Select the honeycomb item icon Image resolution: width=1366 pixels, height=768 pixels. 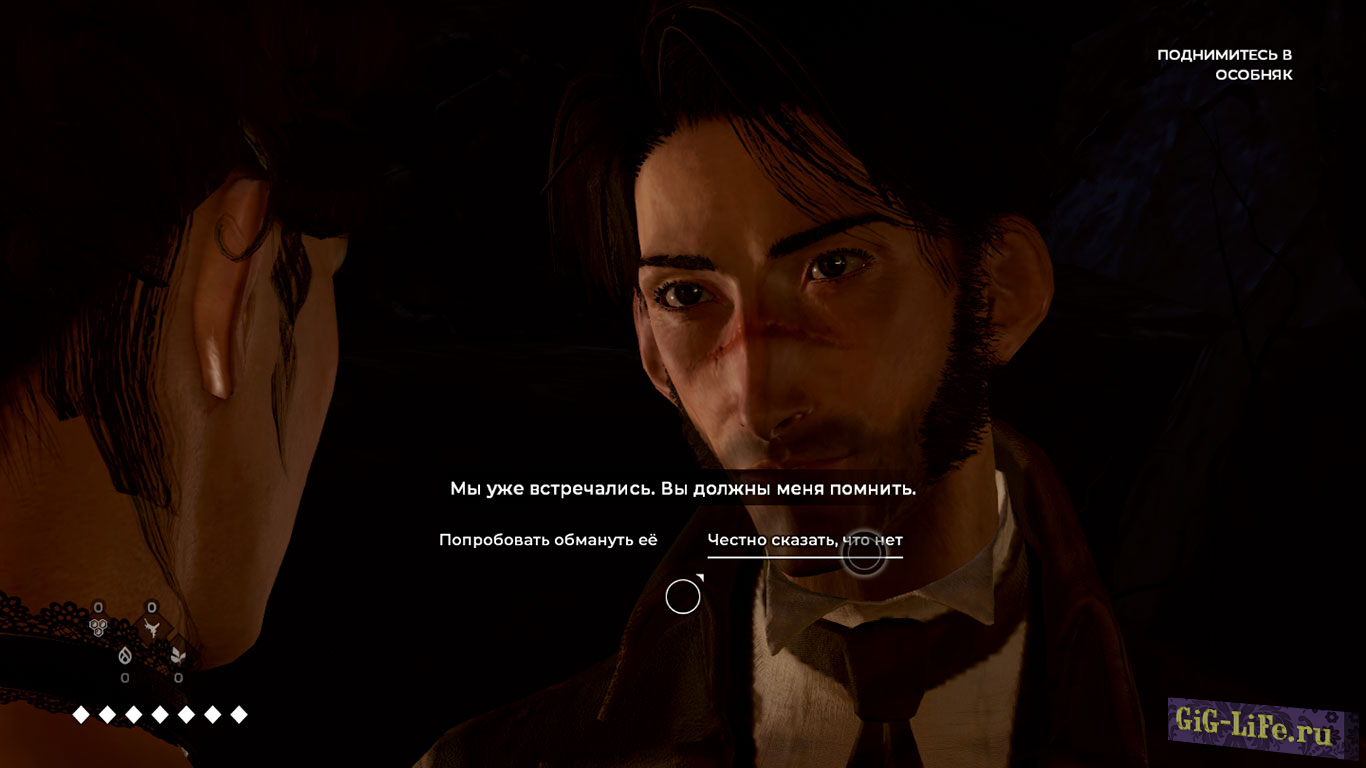pos(98,627)
